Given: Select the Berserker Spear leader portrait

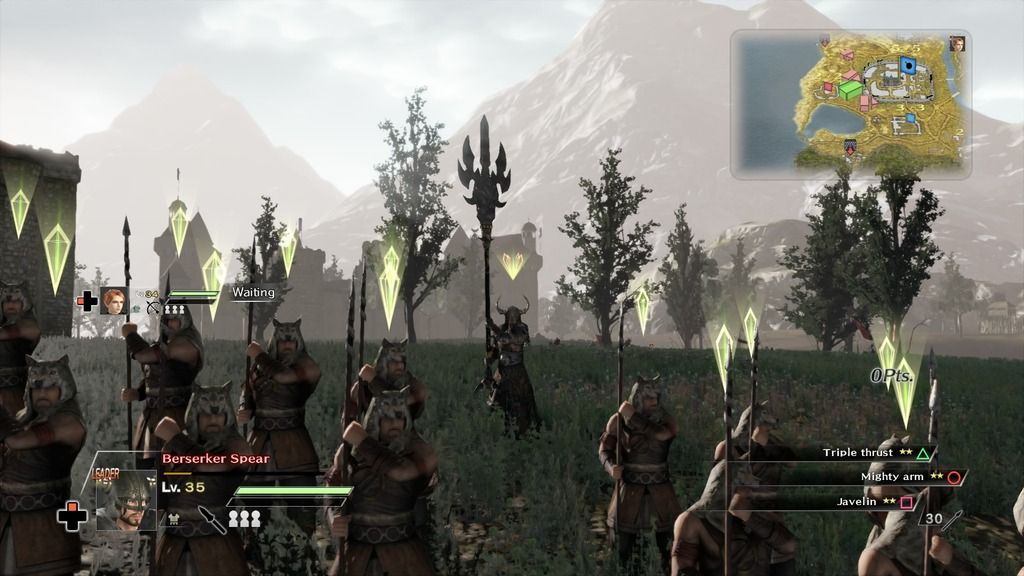Looking at the screenshot, I should point(126,495).
